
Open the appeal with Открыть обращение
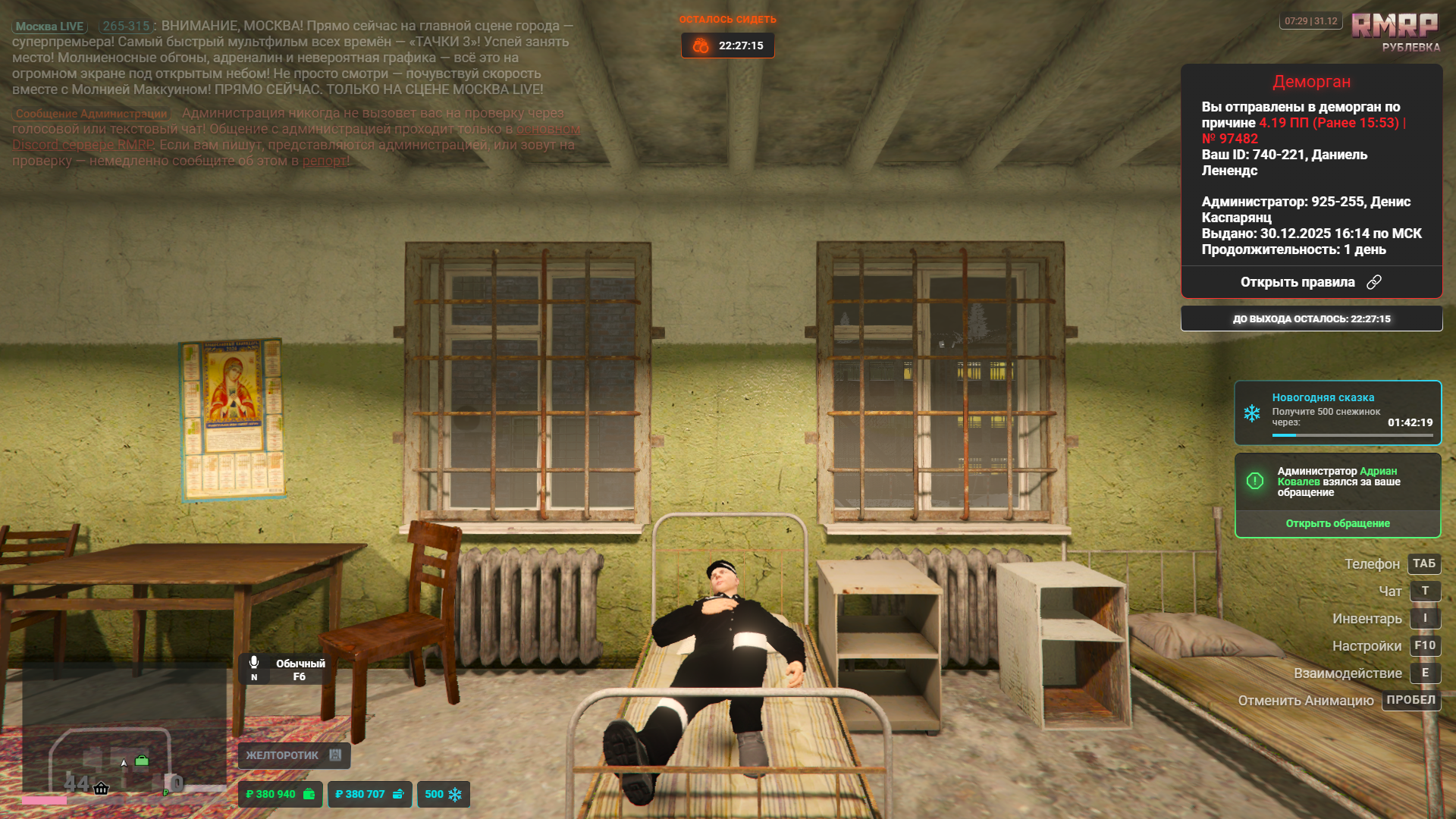tap(1337, 523)
